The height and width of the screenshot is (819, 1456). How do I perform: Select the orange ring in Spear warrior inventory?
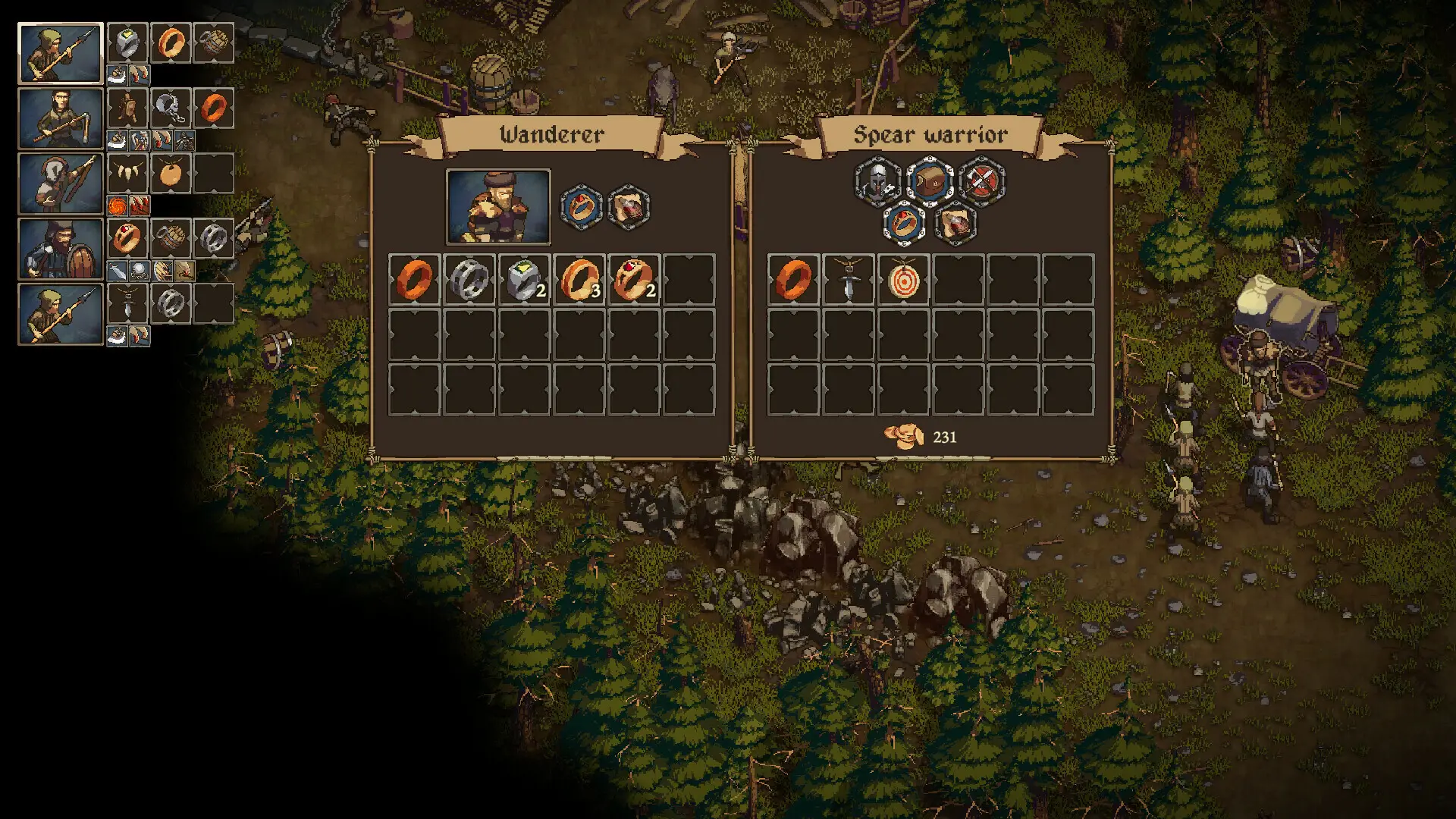coord(793,280)
